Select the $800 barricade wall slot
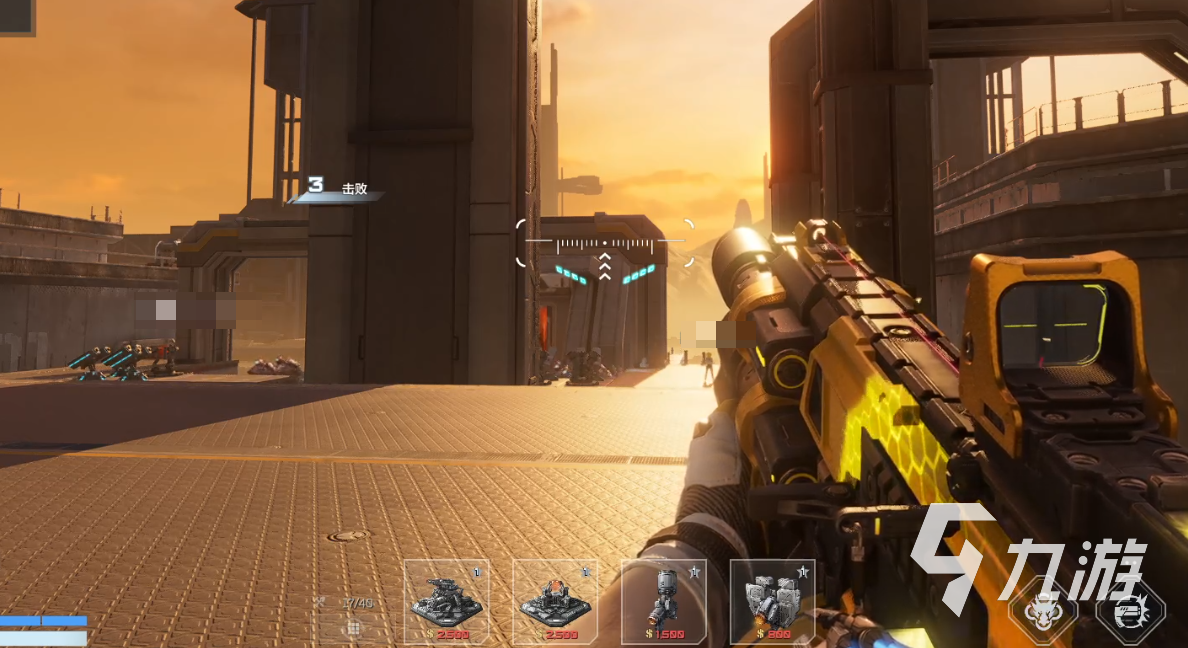The width and height of the screenshot is (1188, 648). click(772, 600)
